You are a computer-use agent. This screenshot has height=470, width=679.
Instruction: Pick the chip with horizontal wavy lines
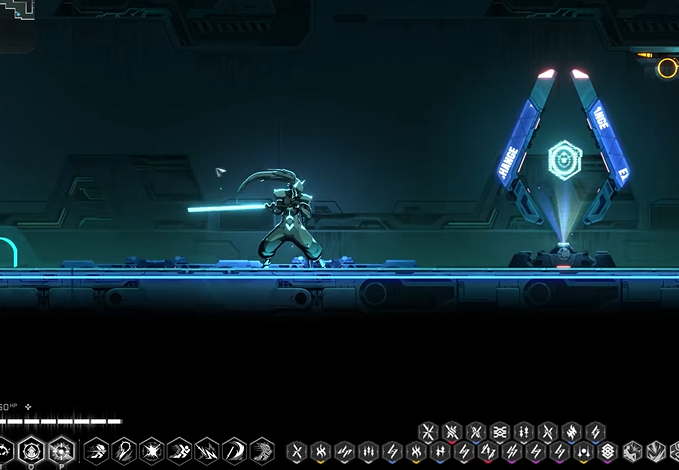pyautogui.click(x=499, y=432)
